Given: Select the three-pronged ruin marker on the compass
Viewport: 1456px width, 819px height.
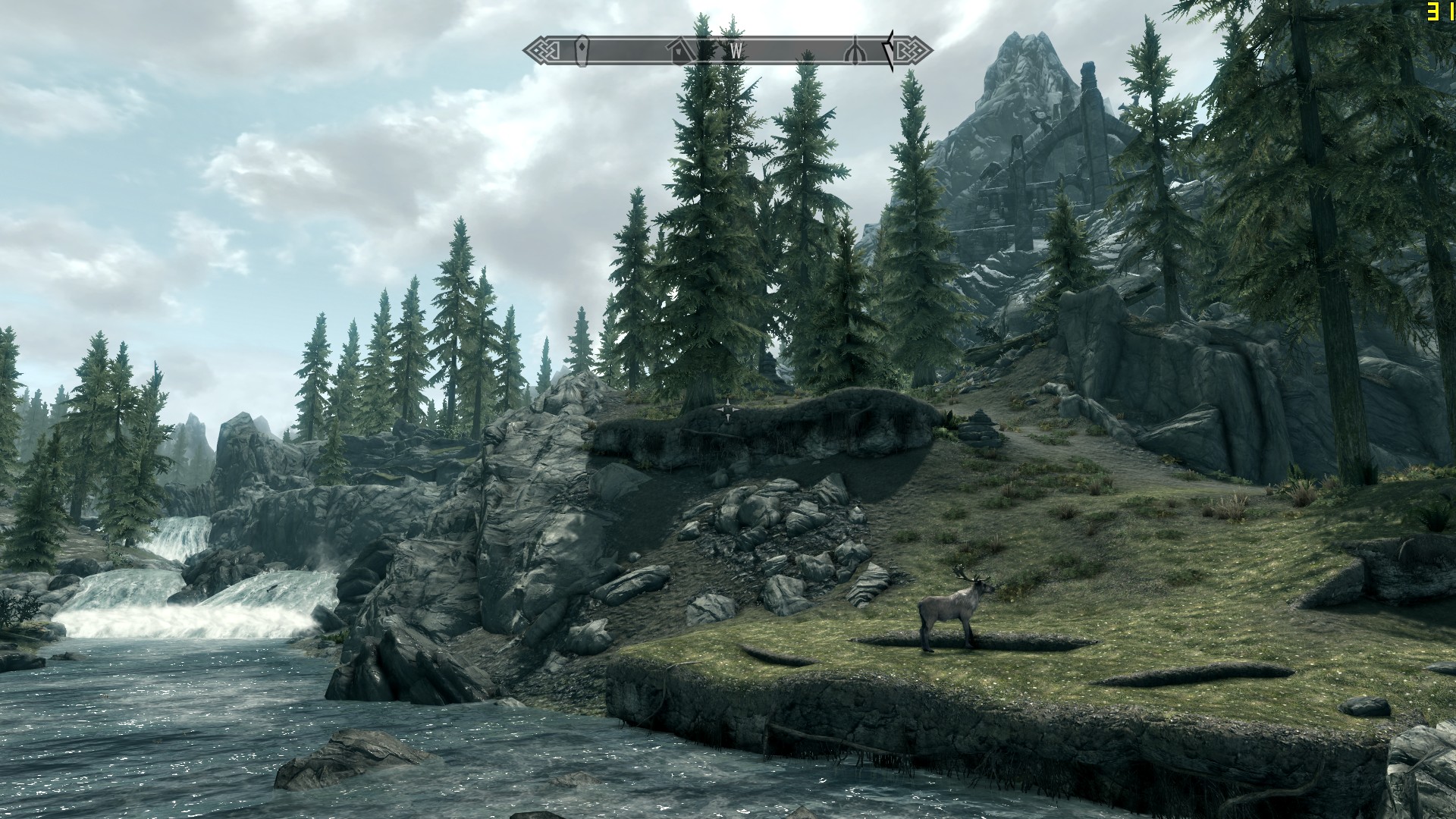Looking at the screenshot, I should 855,51.
